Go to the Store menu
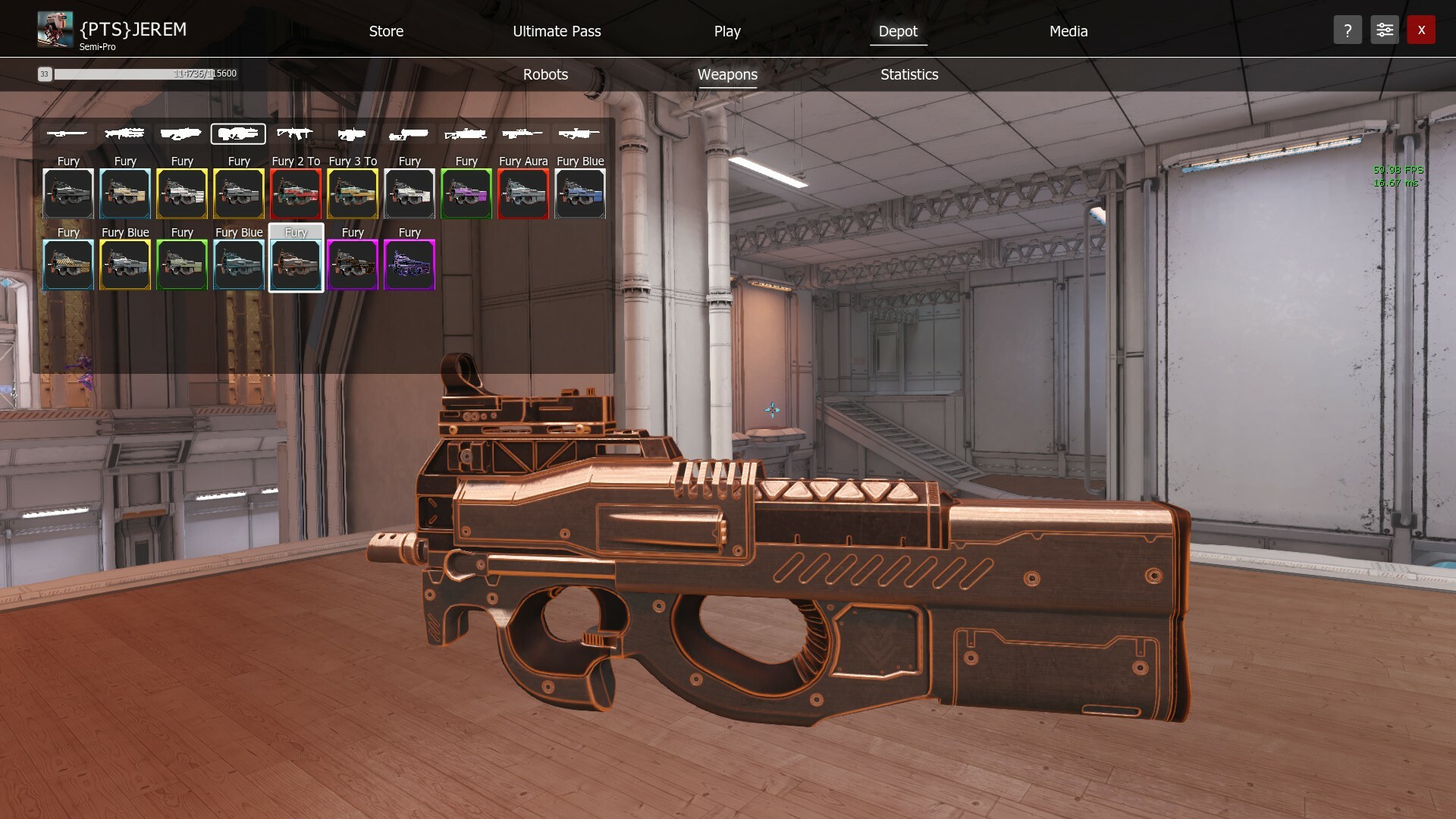Screen dimensions: 1456x819 [386, 31]
